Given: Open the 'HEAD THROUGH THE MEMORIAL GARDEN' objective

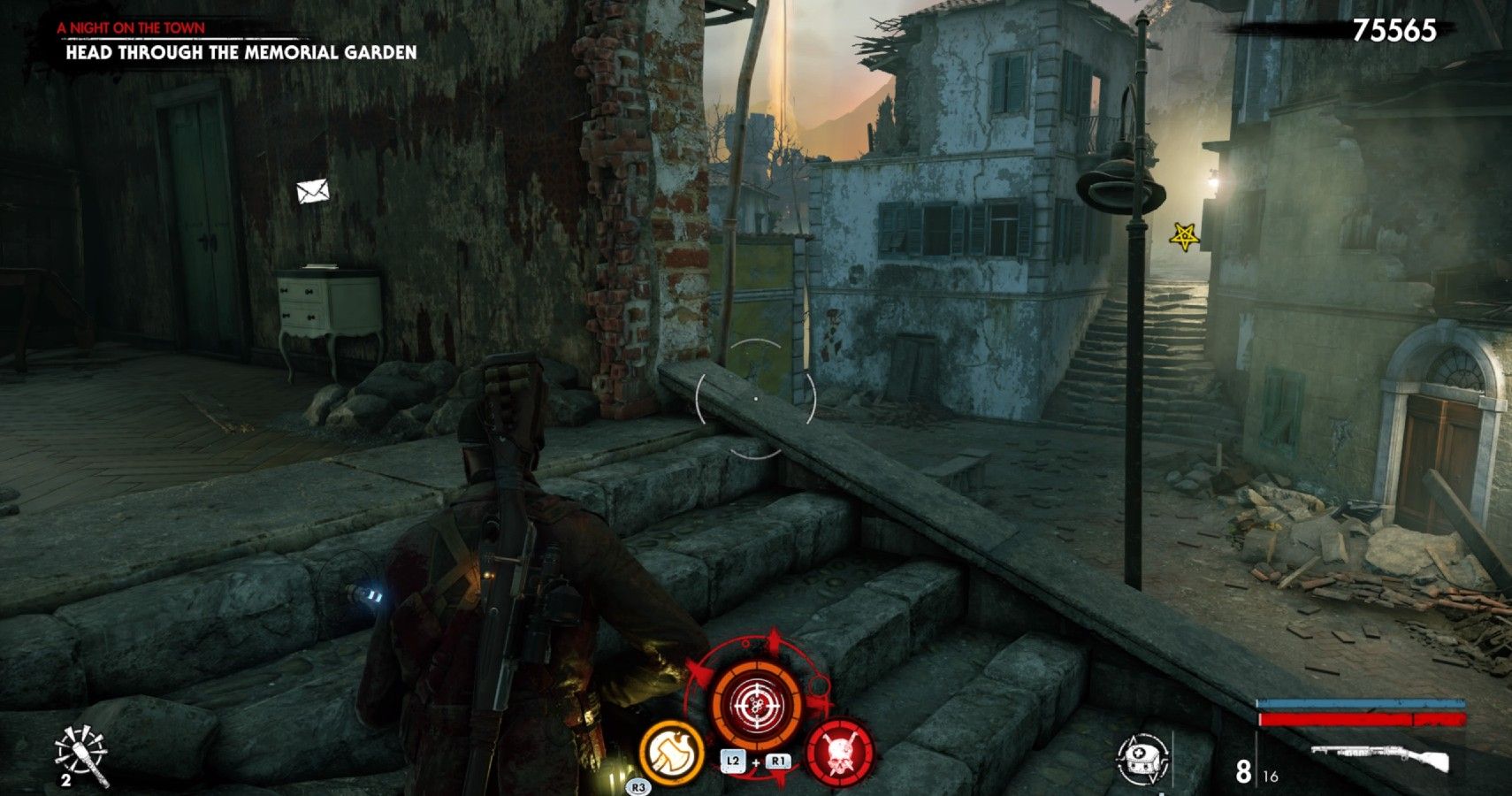Looking at the screenshot, I should click(239, 53).
